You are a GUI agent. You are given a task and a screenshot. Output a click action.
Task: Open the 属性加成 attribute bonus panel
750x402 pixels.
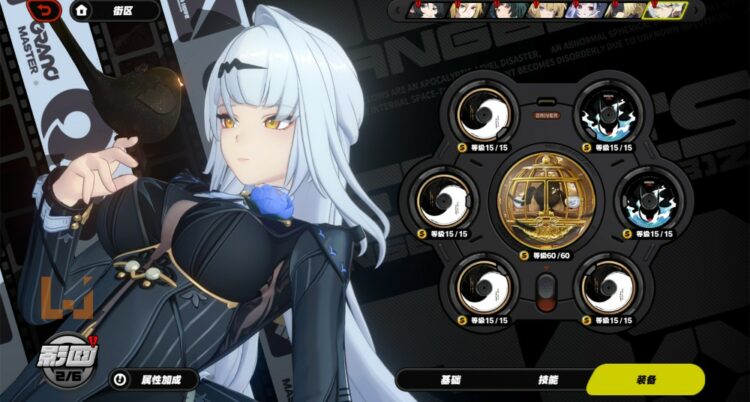click(x=152, y=380)
